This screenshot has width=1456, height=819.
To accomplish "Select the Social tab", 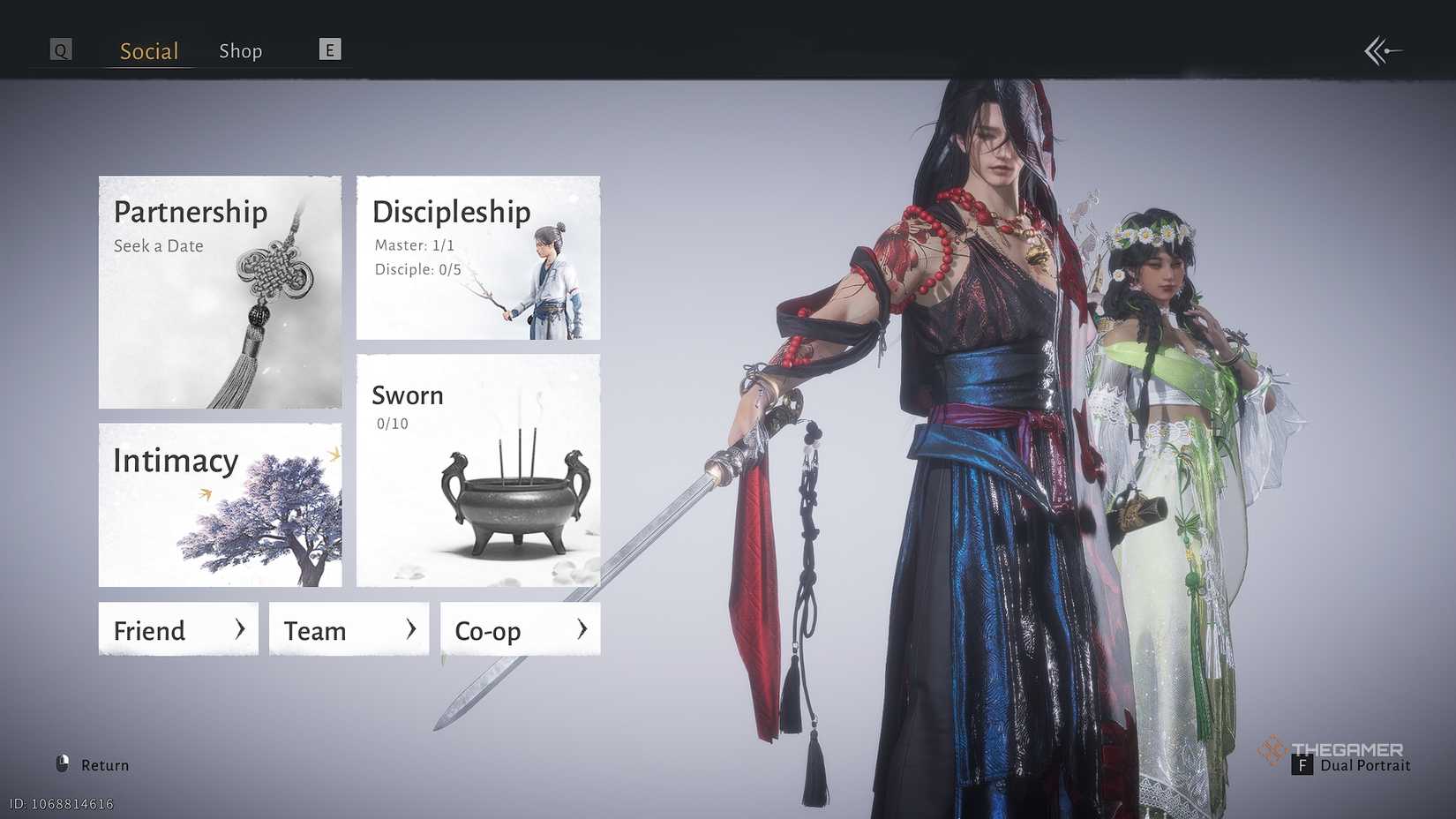I will click(x=147, y=50).
